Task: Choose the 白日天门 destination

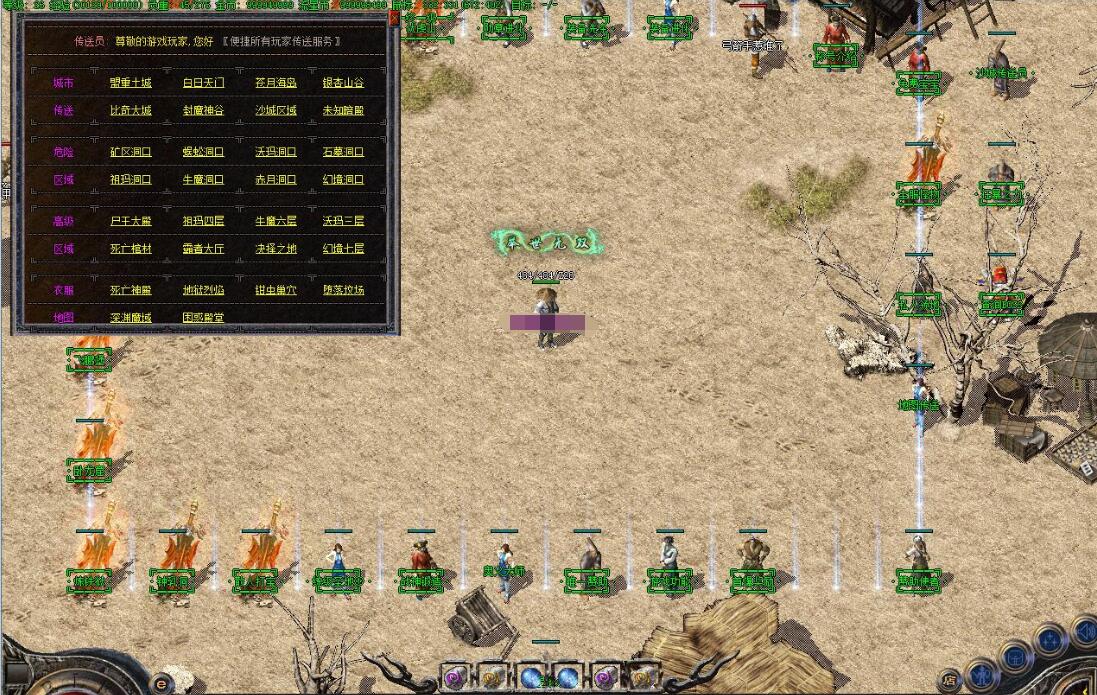Action: pos(203,83)
